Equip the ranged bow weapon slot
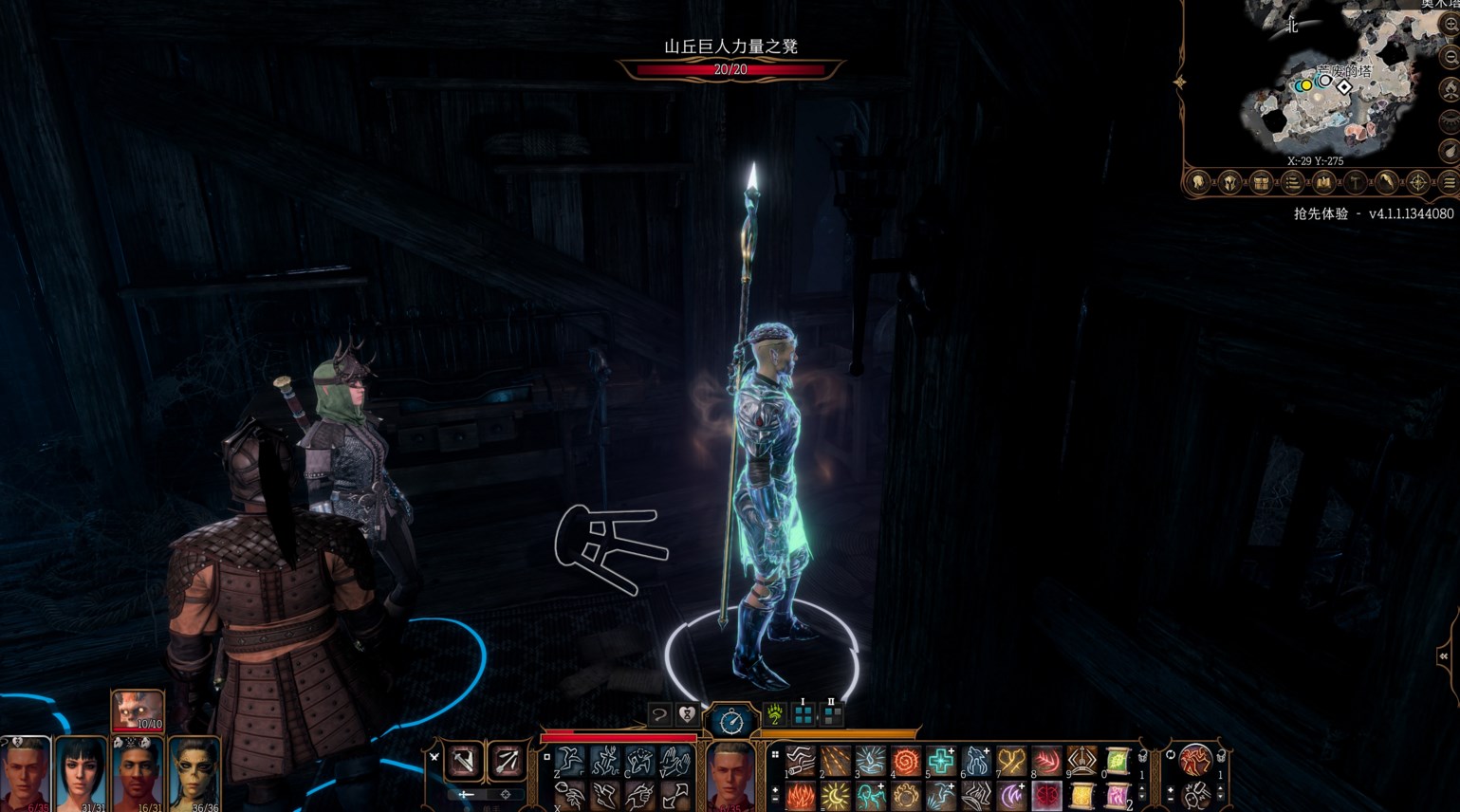Viewport: 1460px width, 812px height. 508,761
